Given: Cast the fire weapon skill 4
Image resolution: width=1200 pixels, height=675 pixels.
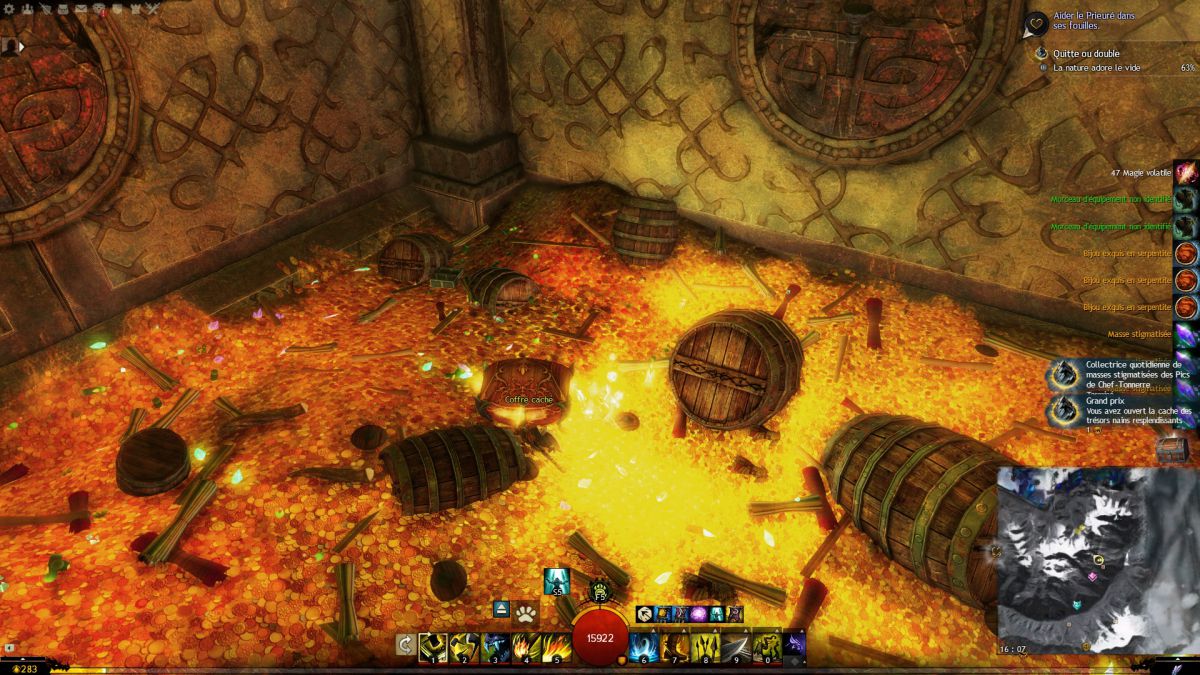Looking at the screenshot, I should click(526, 647).
